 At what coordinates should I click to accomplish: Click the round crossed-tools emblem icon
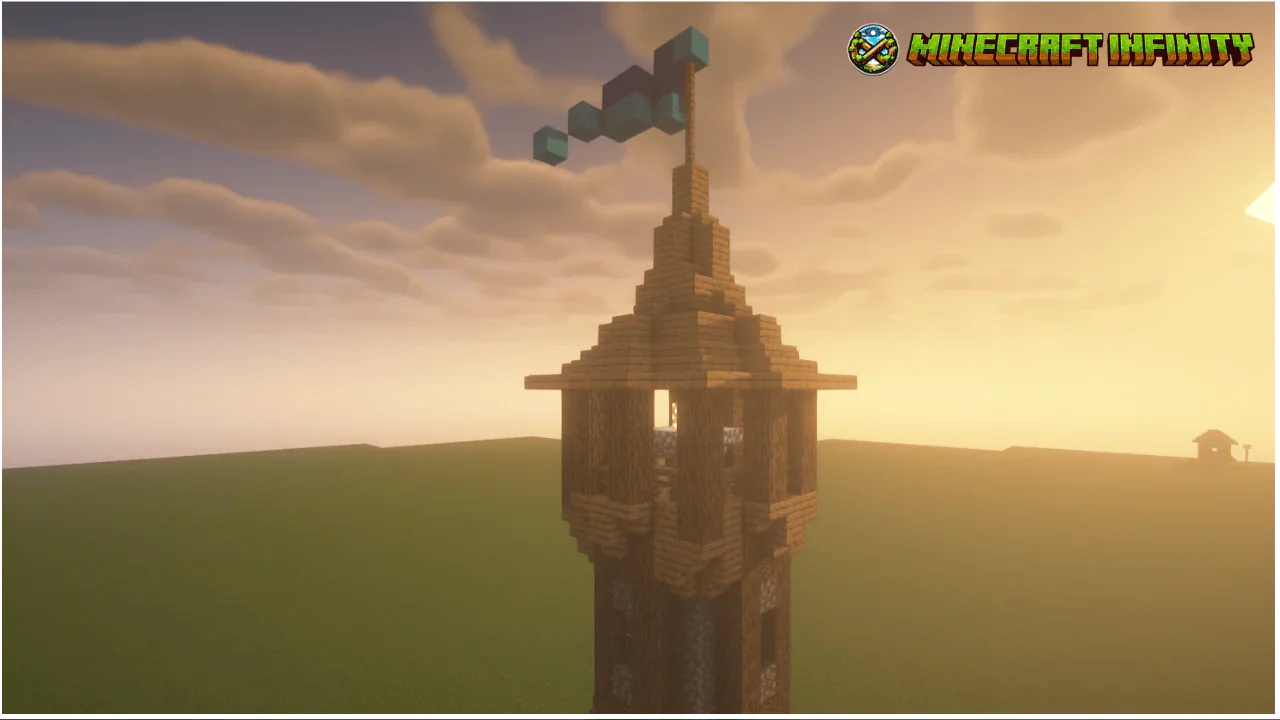click(x=873, y=50)
